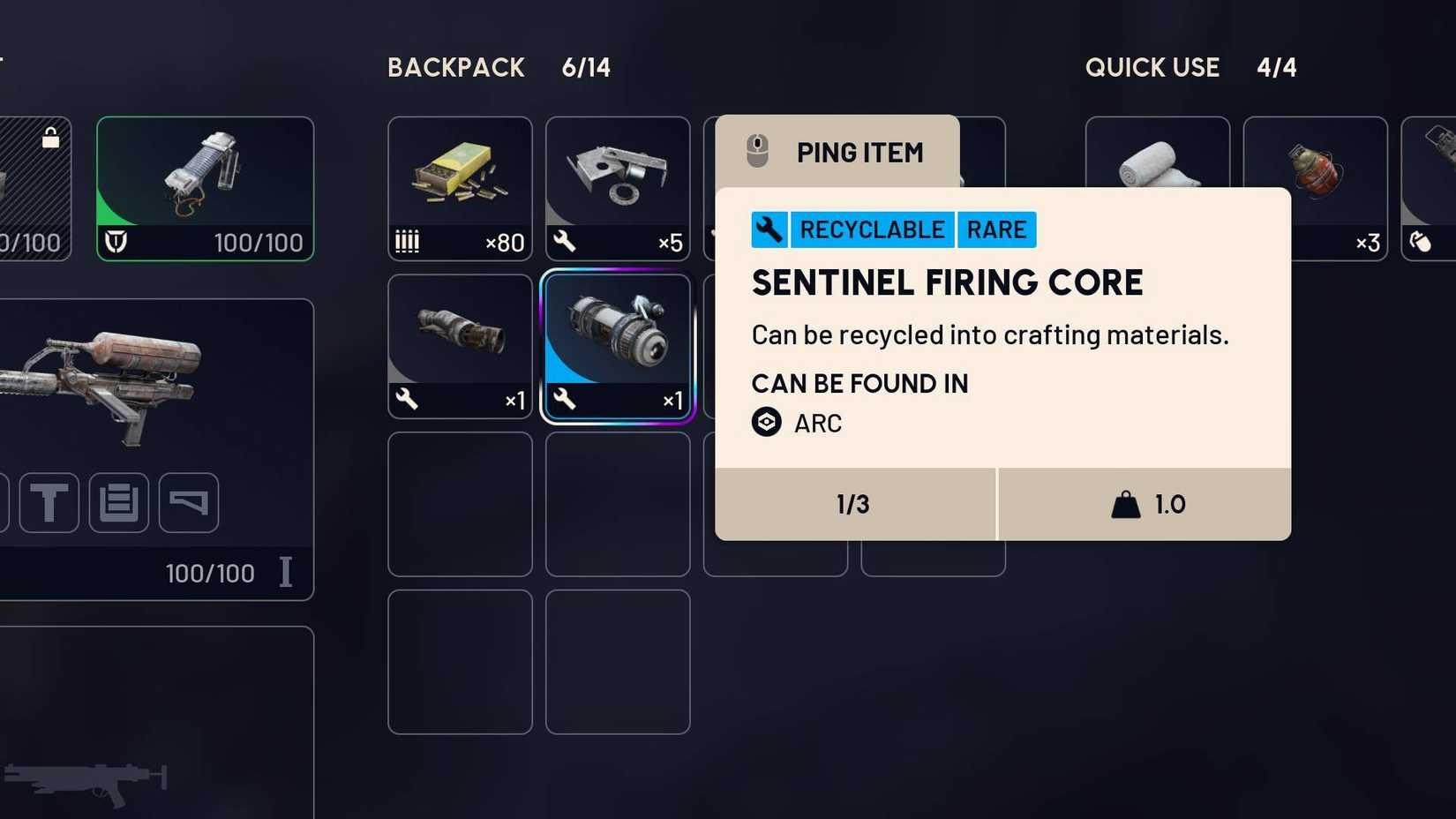The width and height of the screenshot is (1456, 819).
Task: Select the Sentinel Firing Core item slot
Action: (x=617, y=344)
